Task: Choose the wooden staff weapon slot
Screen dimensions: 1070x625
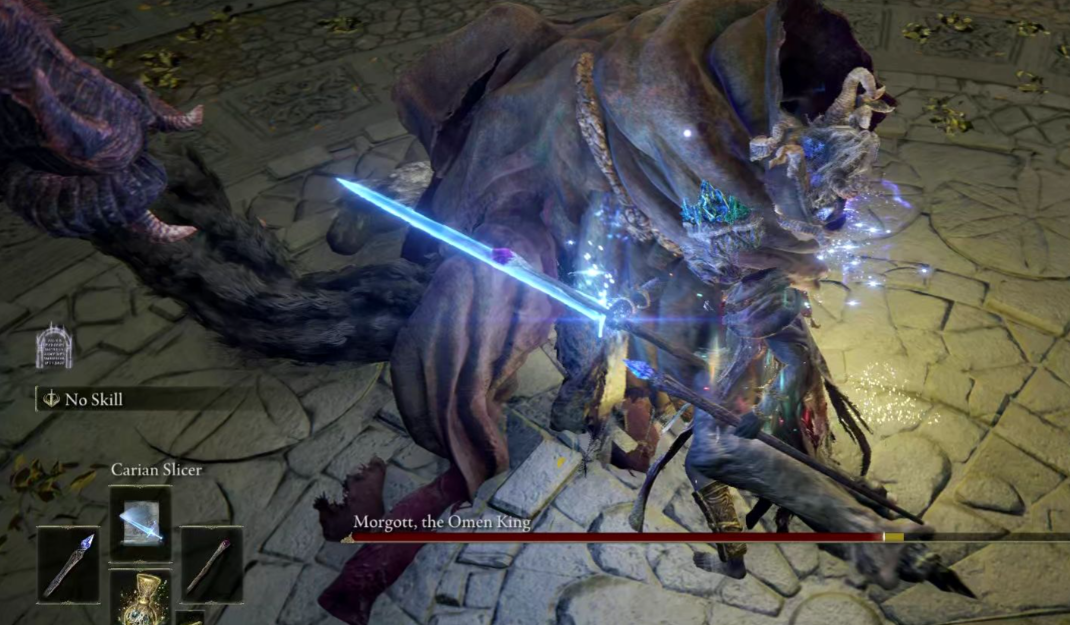Action: coord(211,564)
